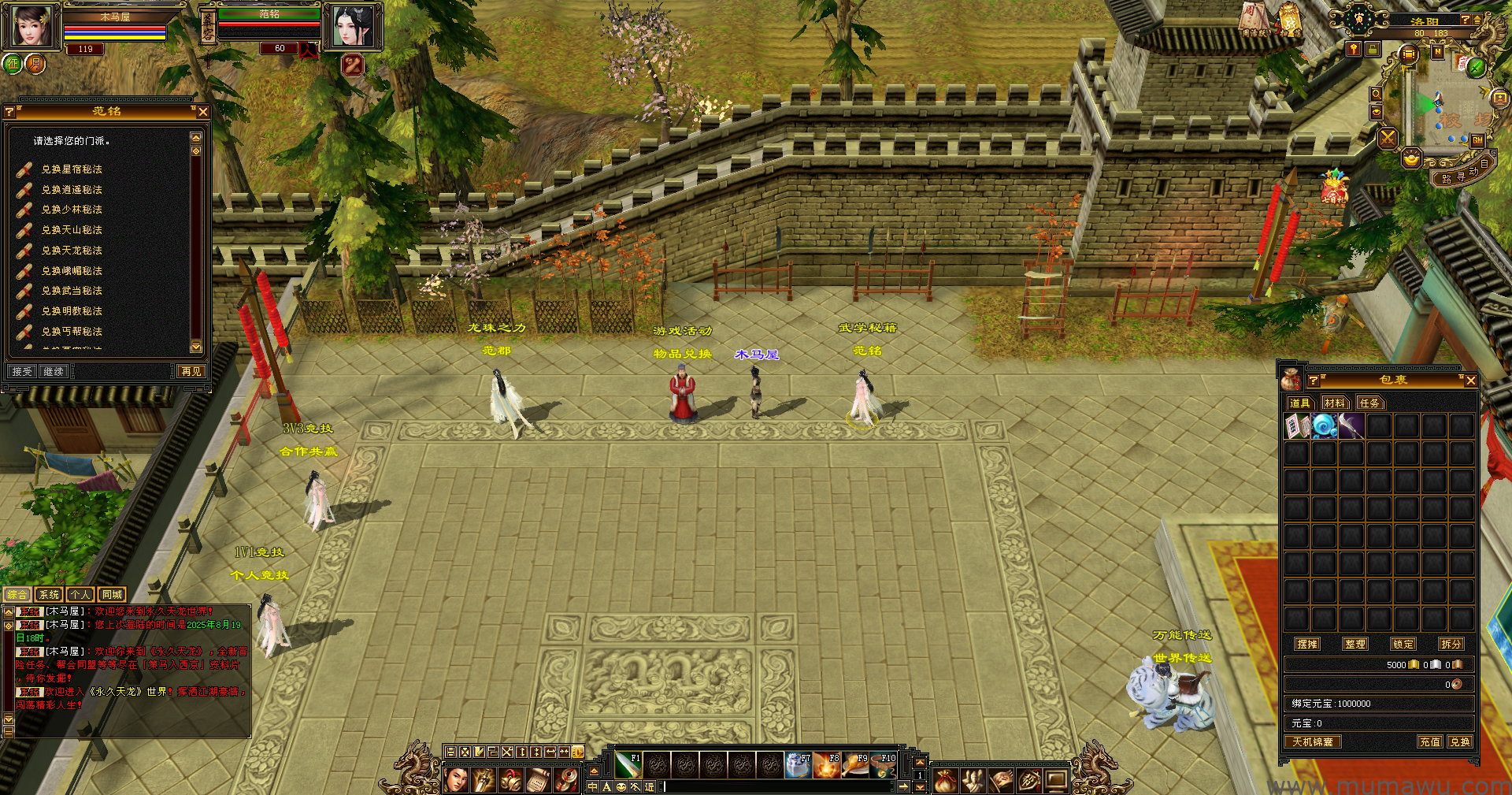
Task: Click the chat text input box
Action: 780,786
